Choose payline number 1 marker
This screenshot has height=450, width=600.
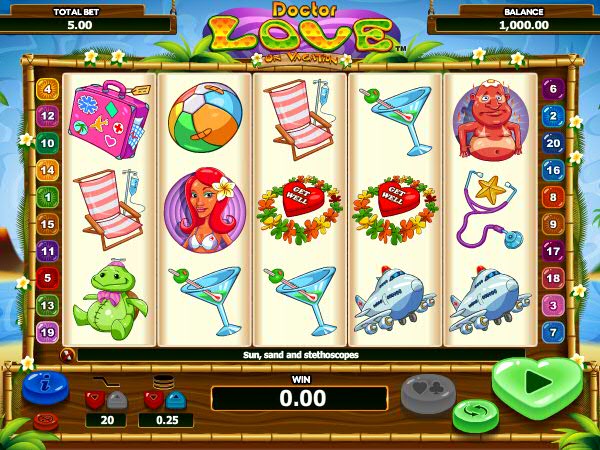pyautogui.click(x=47, y=197)
